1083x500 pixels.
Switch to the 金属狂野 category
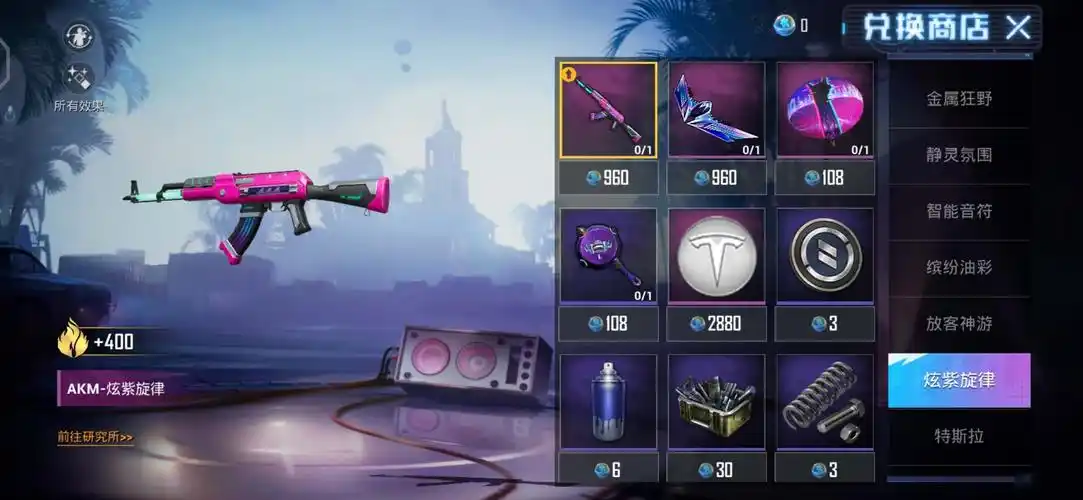coord(959,99)
